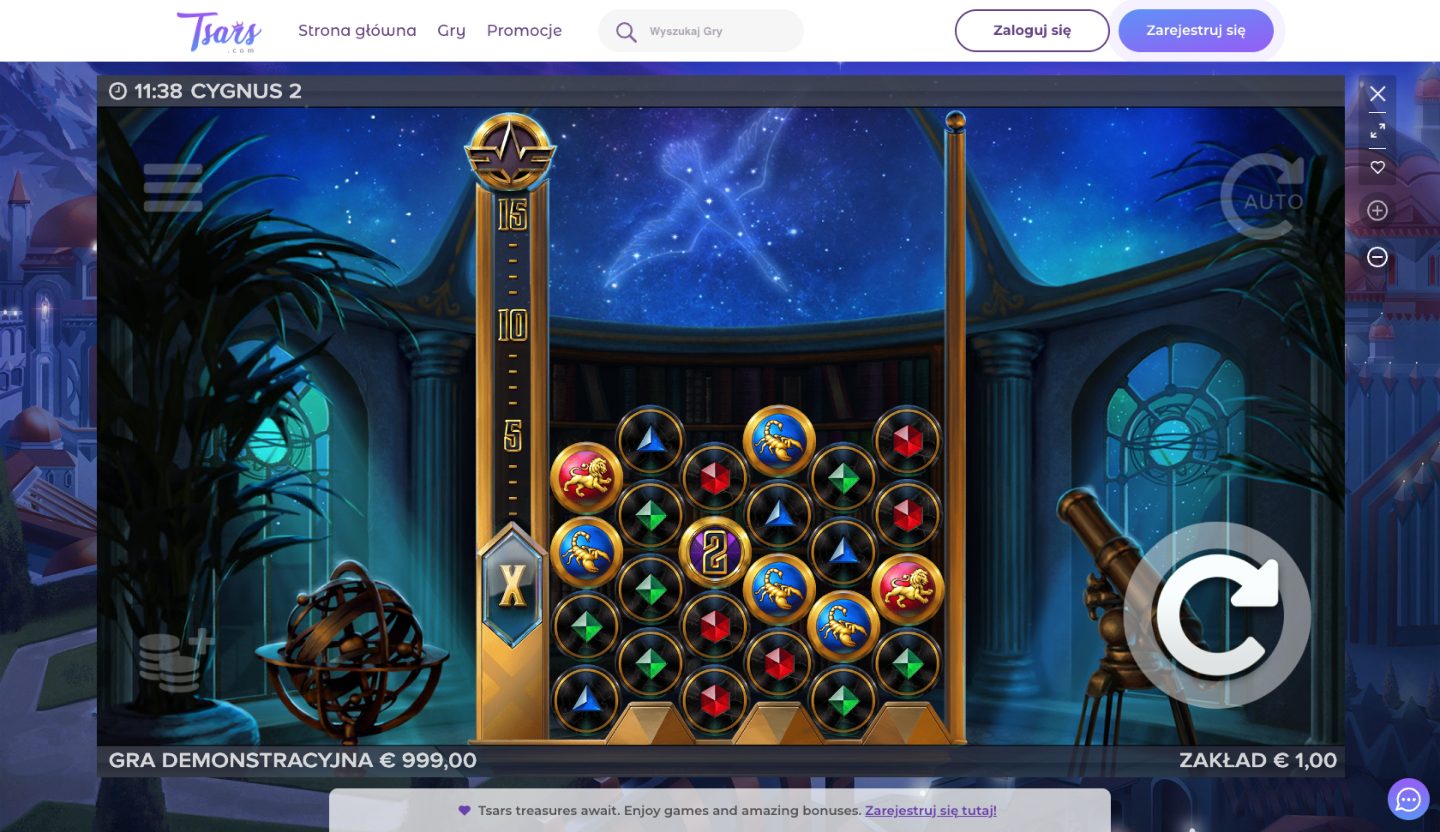The width and height of the screenshot is (1440, 832).
Task: Zoom out with the minus control
Action: click(1377, 257)
